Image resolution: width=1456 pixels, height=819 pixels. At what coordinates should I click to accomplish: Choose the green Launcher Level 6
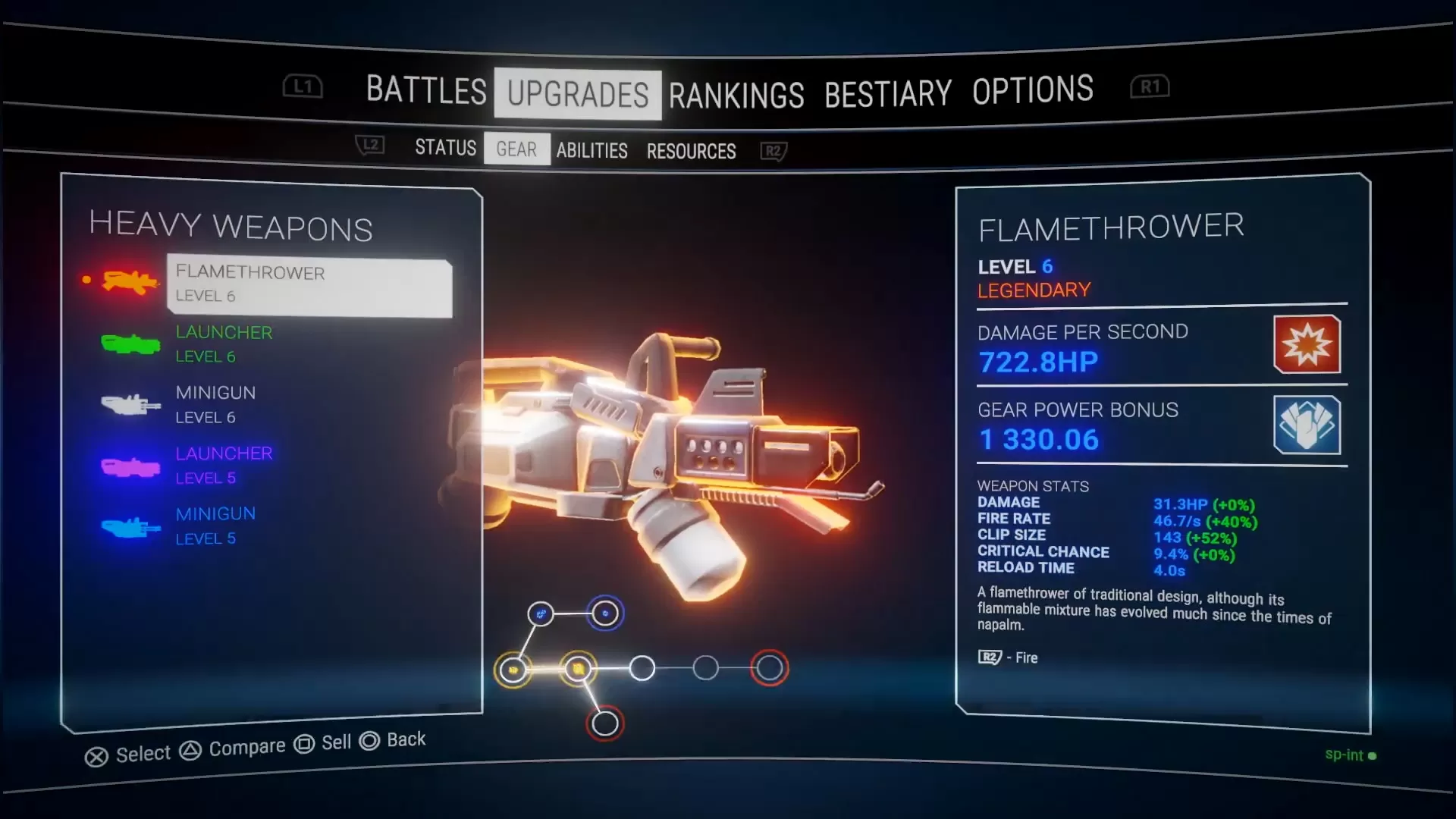tap(224, 344)
